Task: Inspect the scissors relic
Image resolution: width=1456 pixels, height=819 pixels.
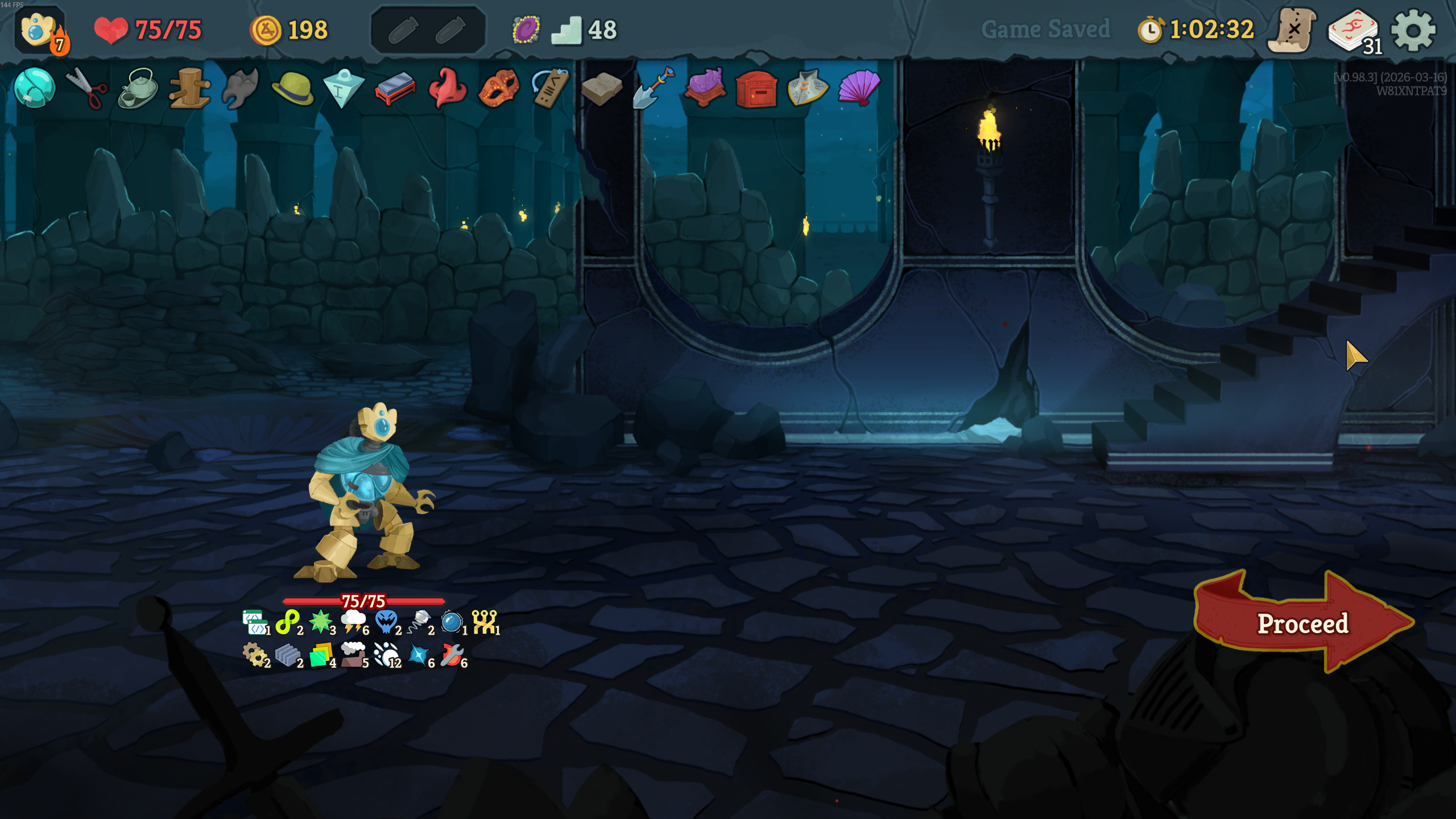Action: (x=86, y=88)
